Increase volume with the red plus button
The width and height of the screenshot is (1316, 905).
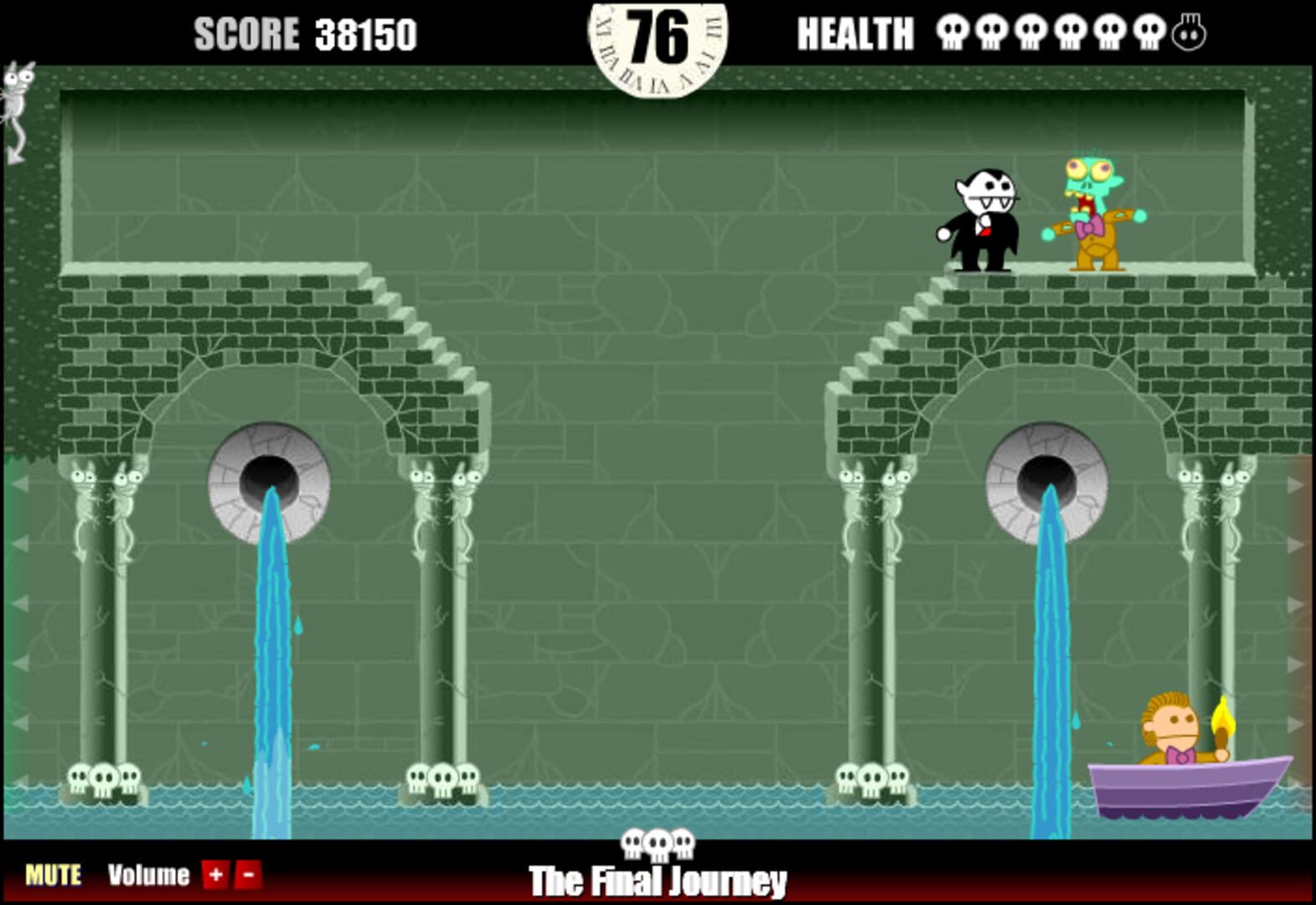pos(214,874)
